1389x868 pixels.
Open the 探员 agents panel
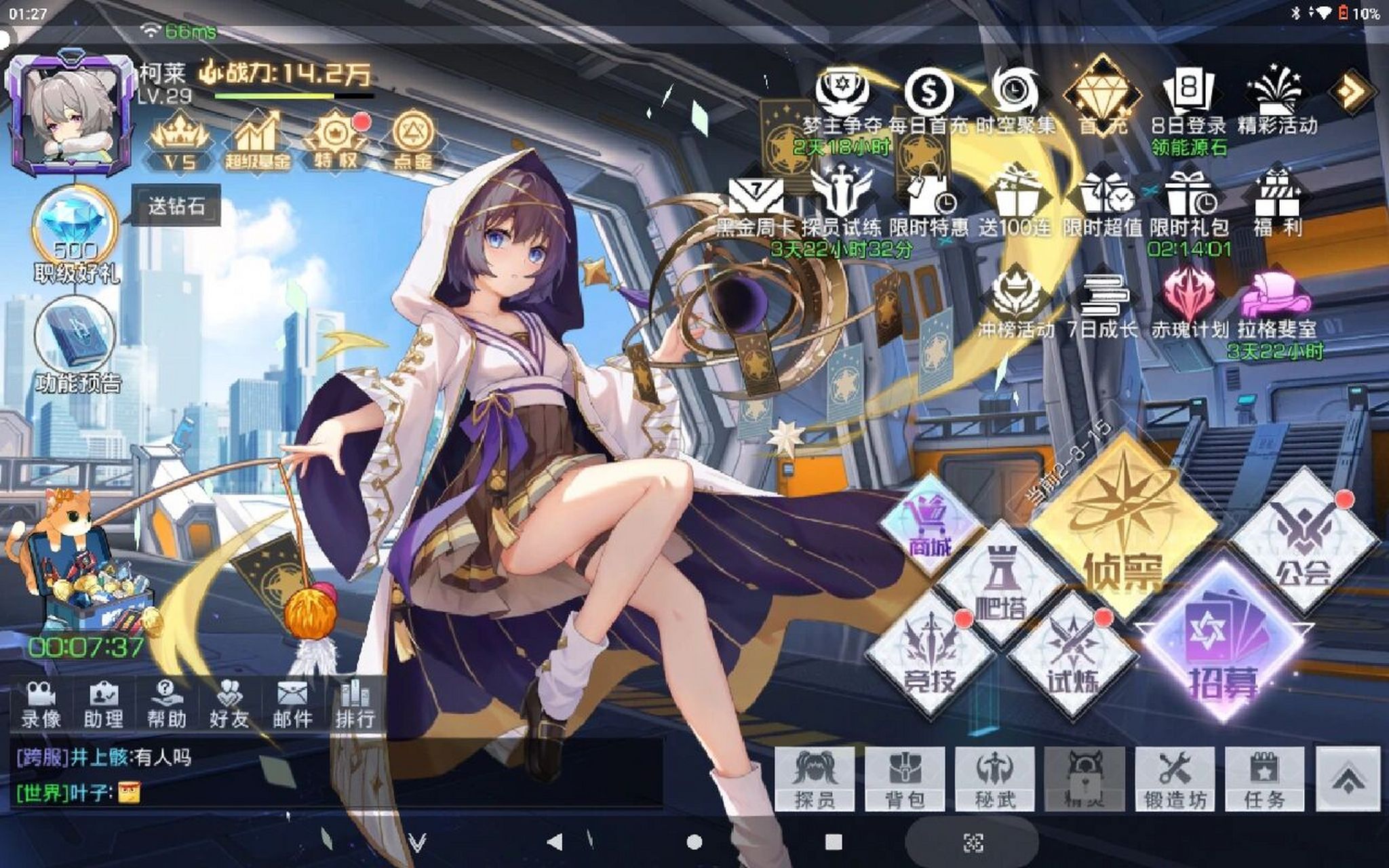(815, 778)
